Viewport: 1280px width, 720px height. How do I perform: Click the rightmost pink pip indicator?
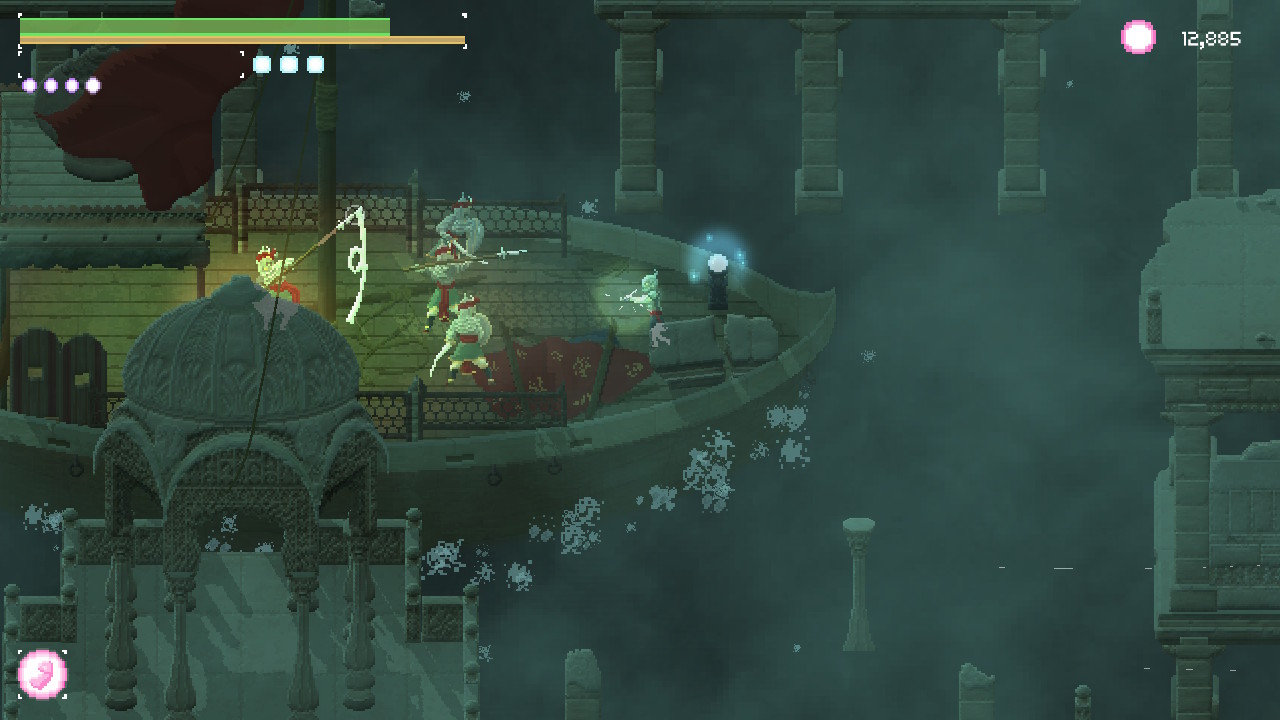tap(92, 85)
